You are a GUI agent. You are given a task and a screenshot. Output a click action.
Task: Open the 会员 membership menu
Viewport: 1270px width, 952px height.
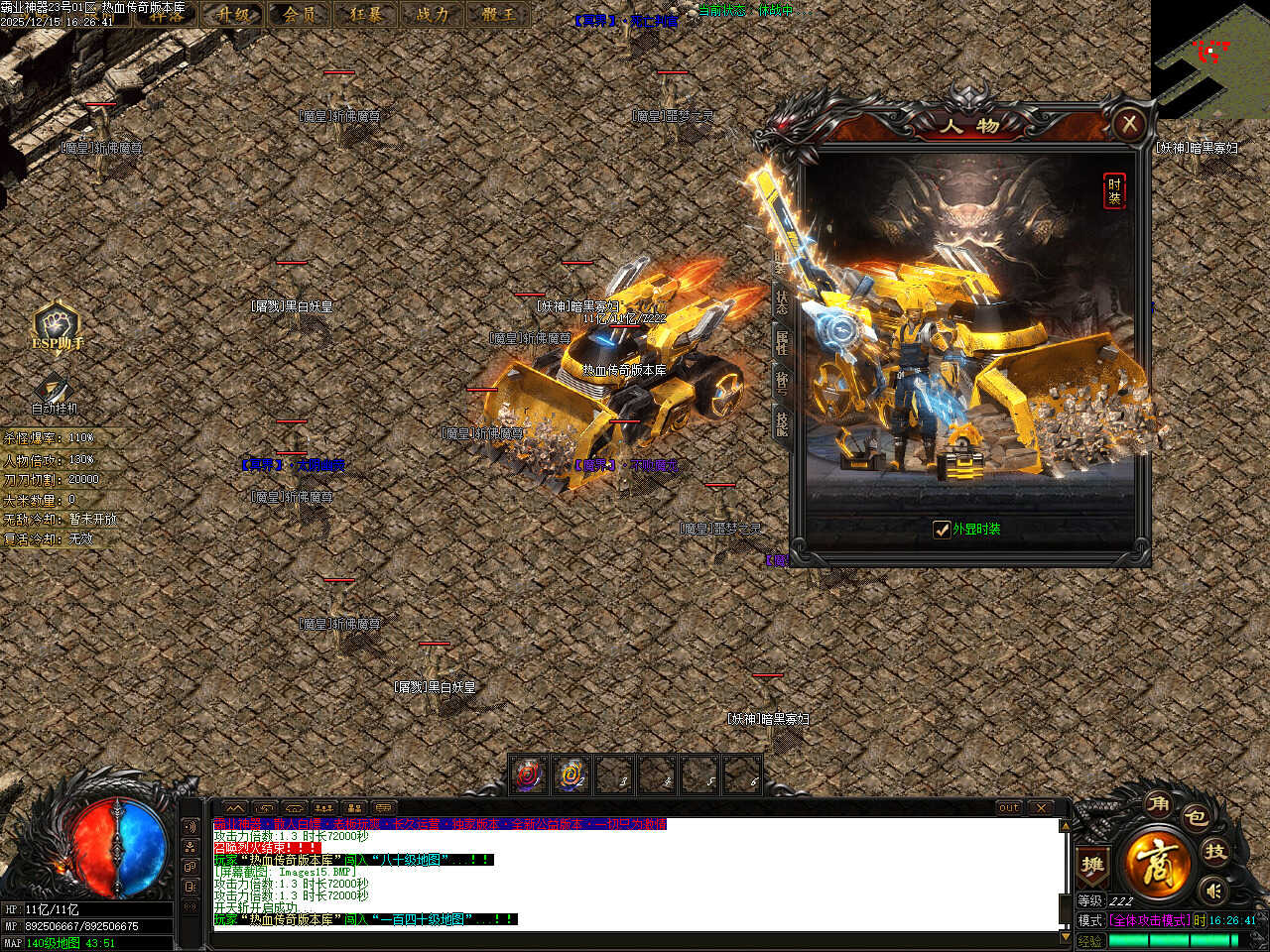(x=300, y=14)
